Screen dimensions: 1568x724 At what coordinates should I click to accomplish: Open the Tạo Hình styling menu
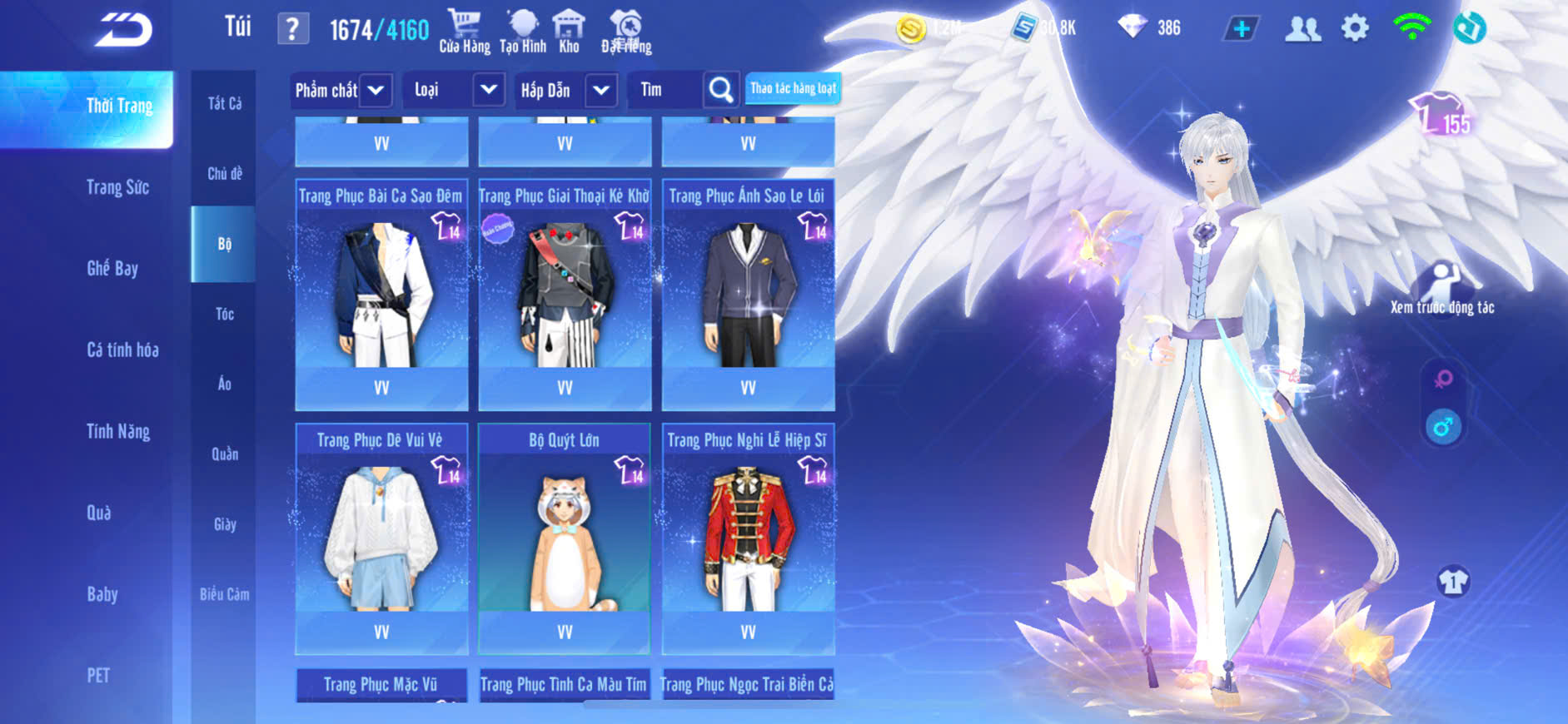(x=523, y=32)
